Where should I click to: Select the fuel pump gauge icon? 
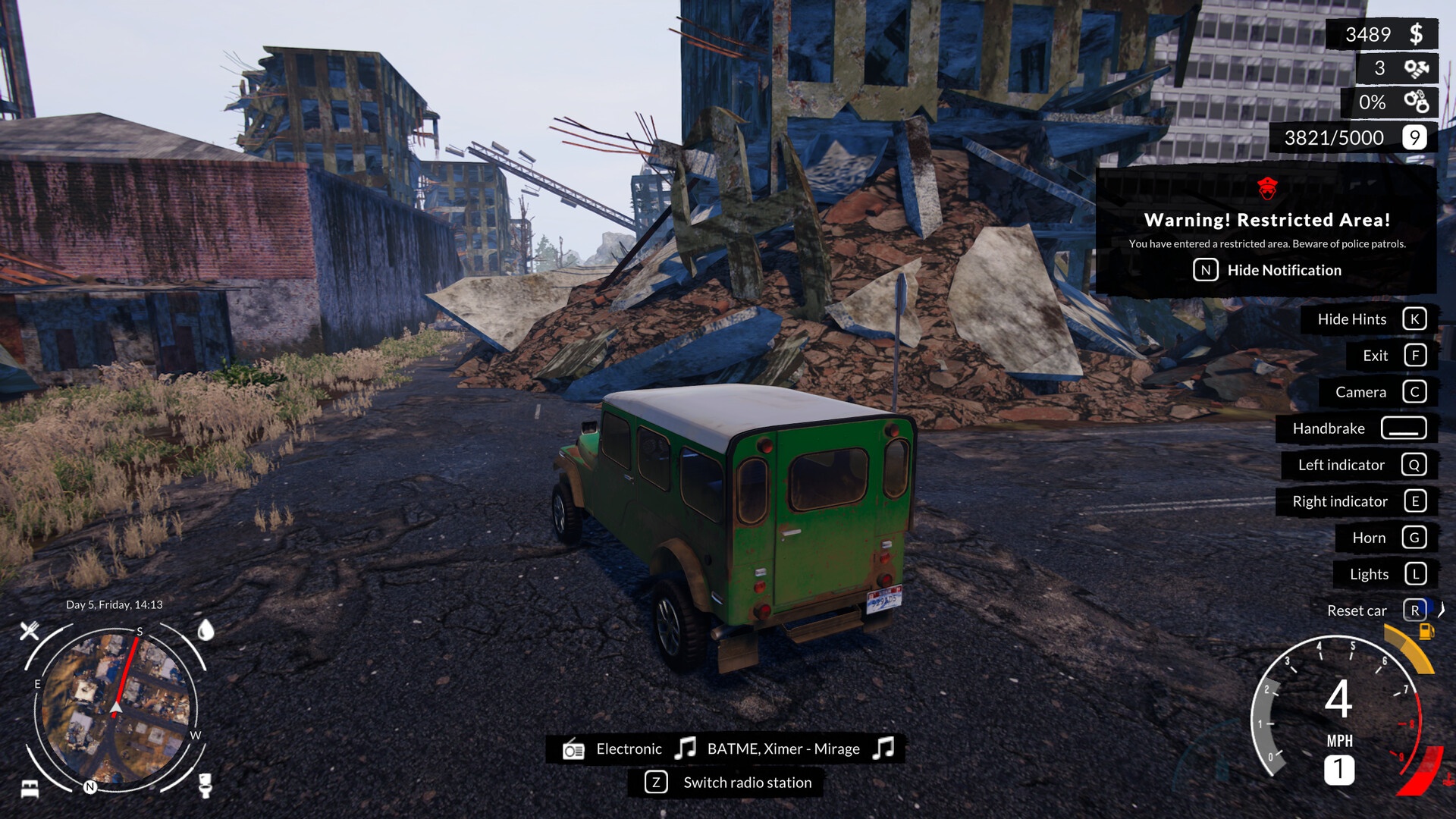click(x=1426, y=632)
